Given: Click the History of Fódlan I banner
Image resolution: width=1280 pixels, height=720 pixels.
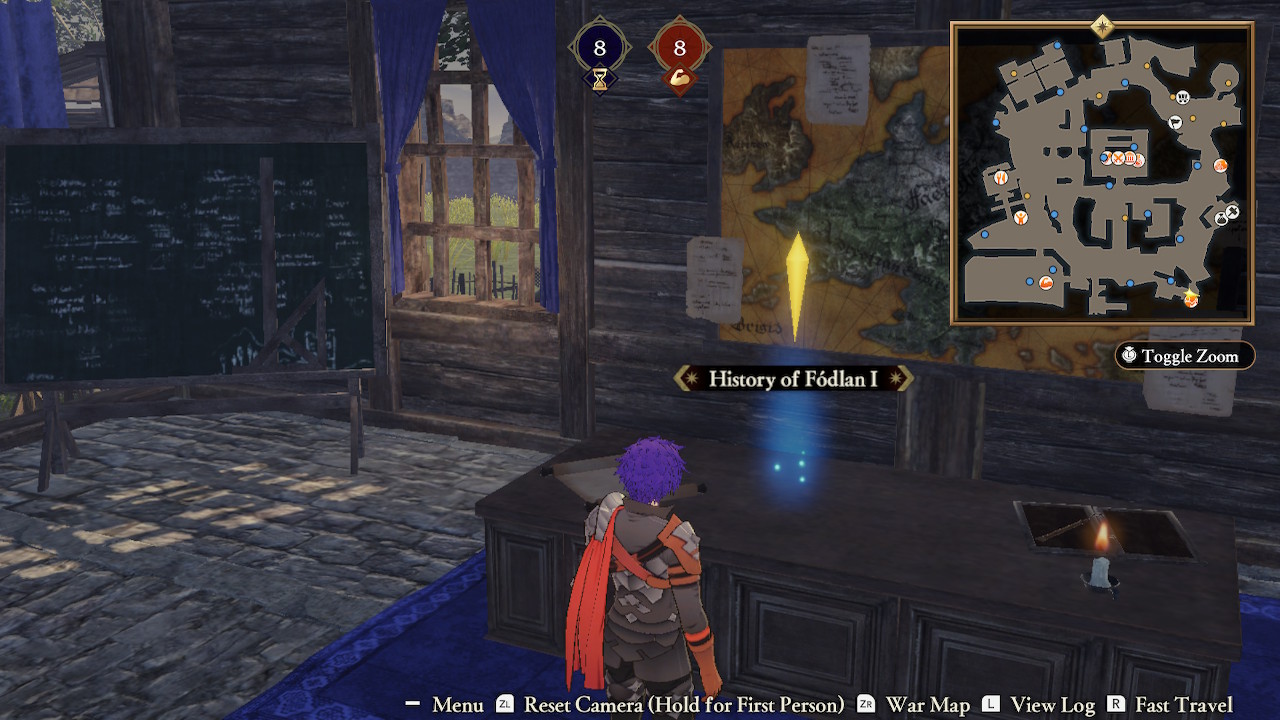Looking at the screenshot, I should pos(793,379).
